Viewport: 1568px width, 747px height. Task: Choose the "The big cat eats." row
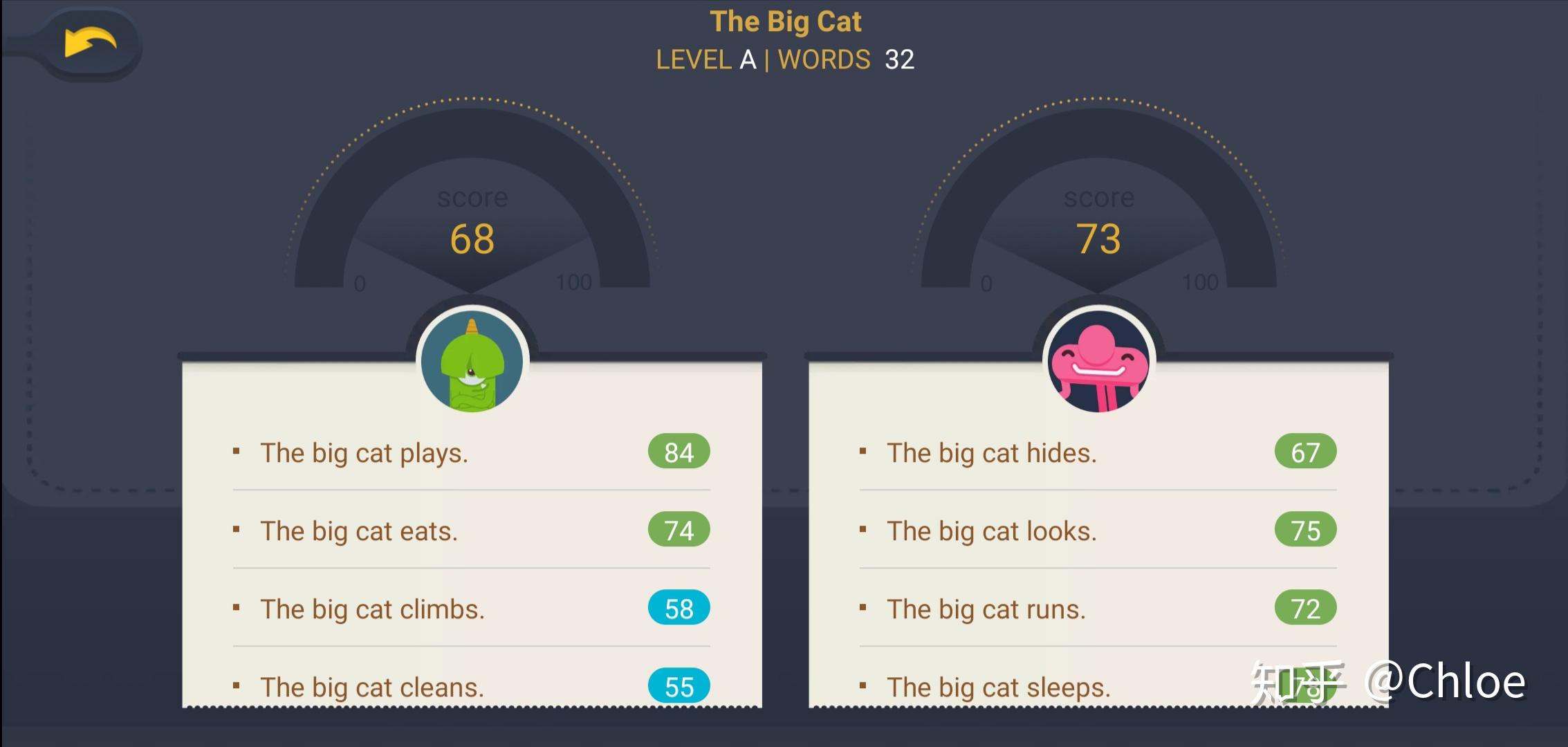click(359, 531)
